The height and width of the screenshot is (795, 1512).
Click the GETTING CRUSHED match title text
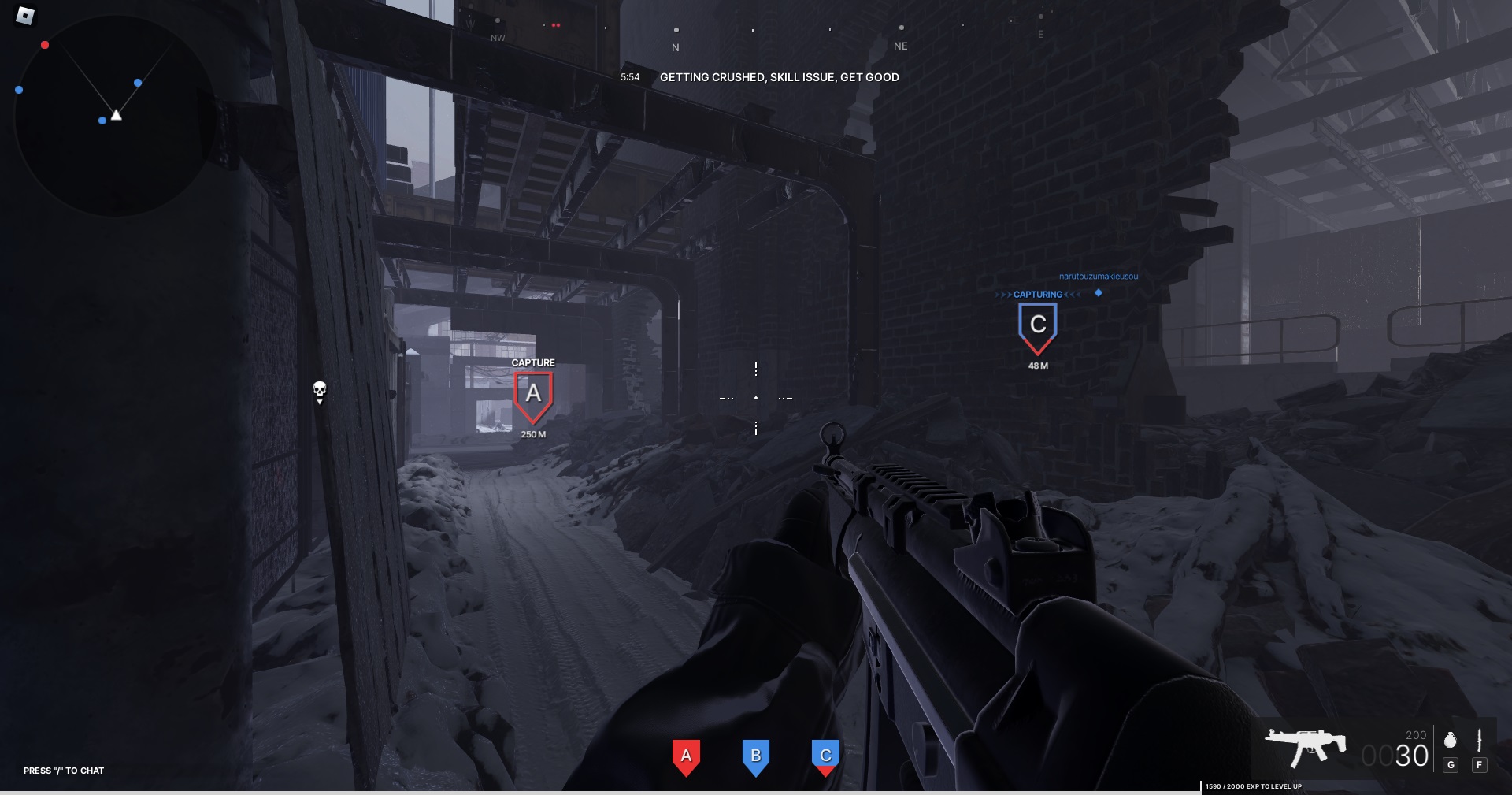click(779, 77)
